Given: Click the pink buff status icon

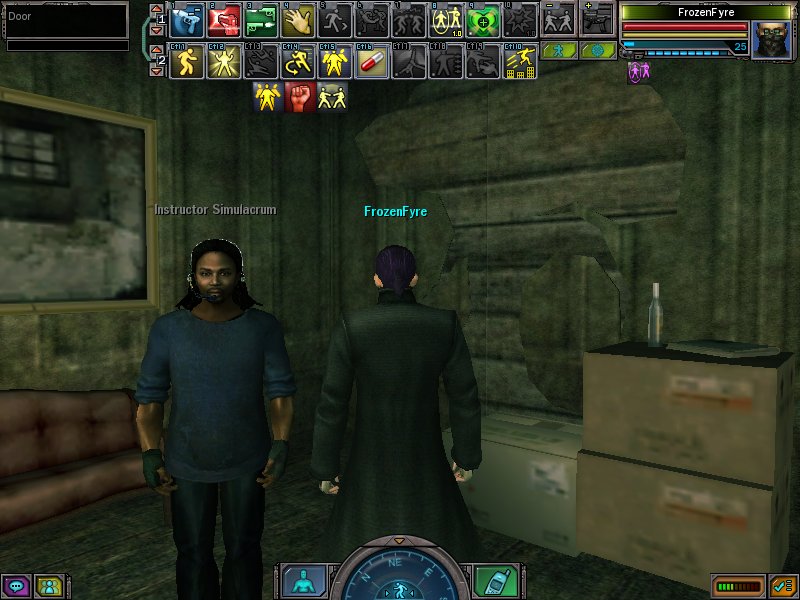Looking at the screenshot, I should click(x=637, y=72).
